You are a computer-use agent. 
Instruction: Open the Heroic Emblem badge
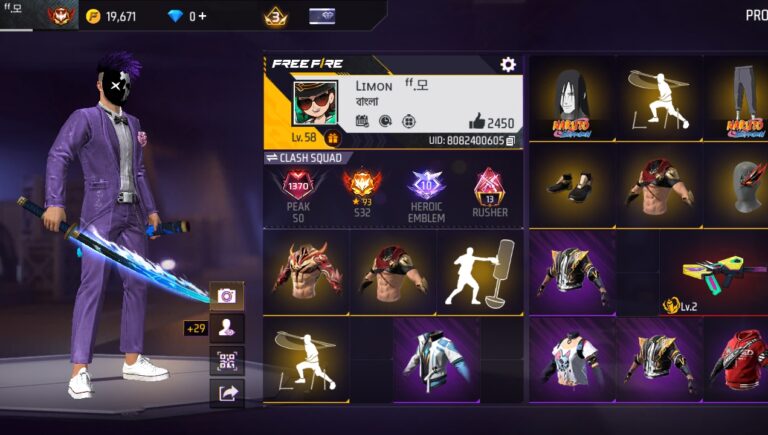click(427, 191)
